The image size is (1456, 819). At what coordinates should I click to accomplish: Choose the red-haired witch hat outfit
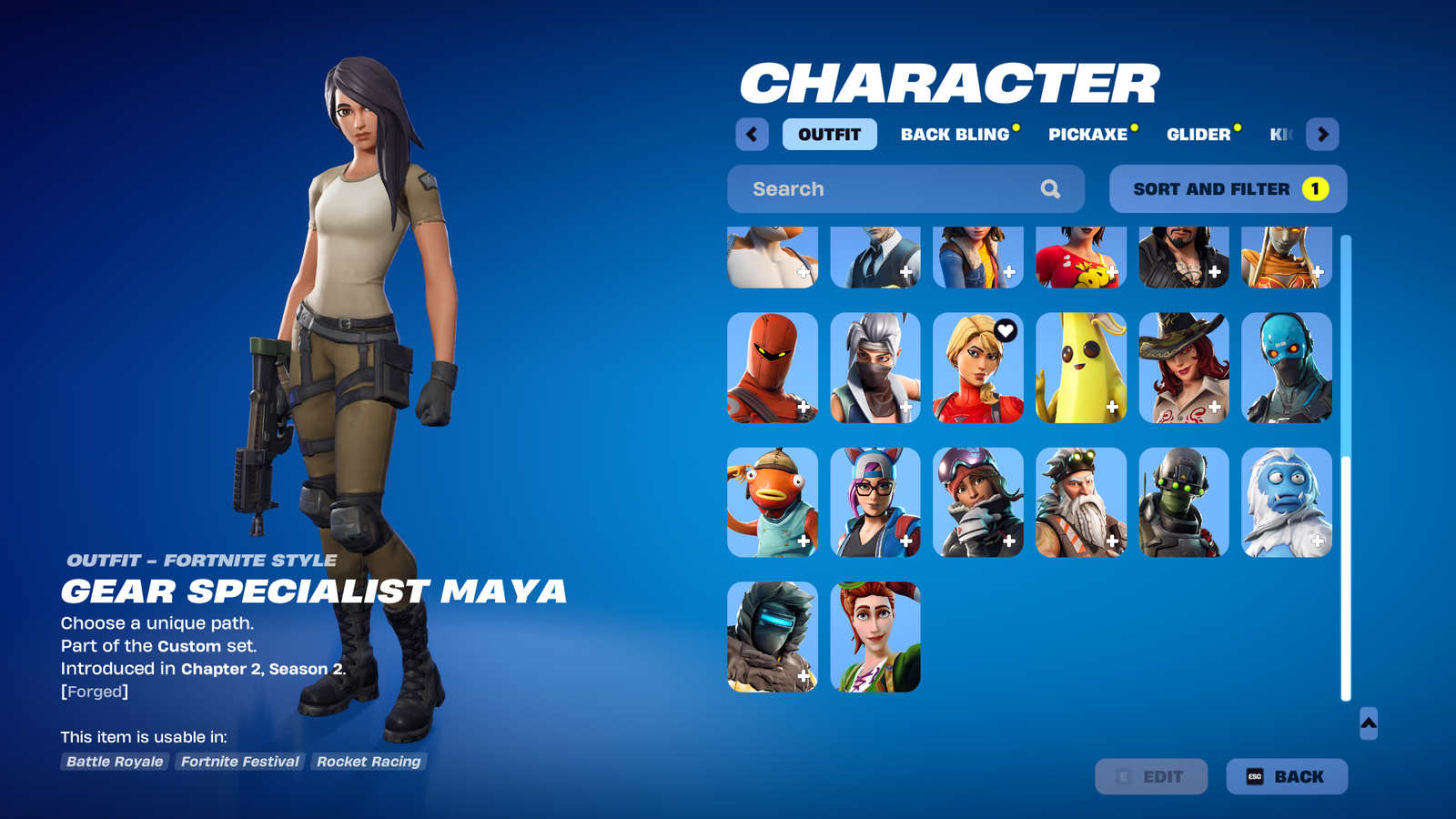click(x=1183, y=368)
